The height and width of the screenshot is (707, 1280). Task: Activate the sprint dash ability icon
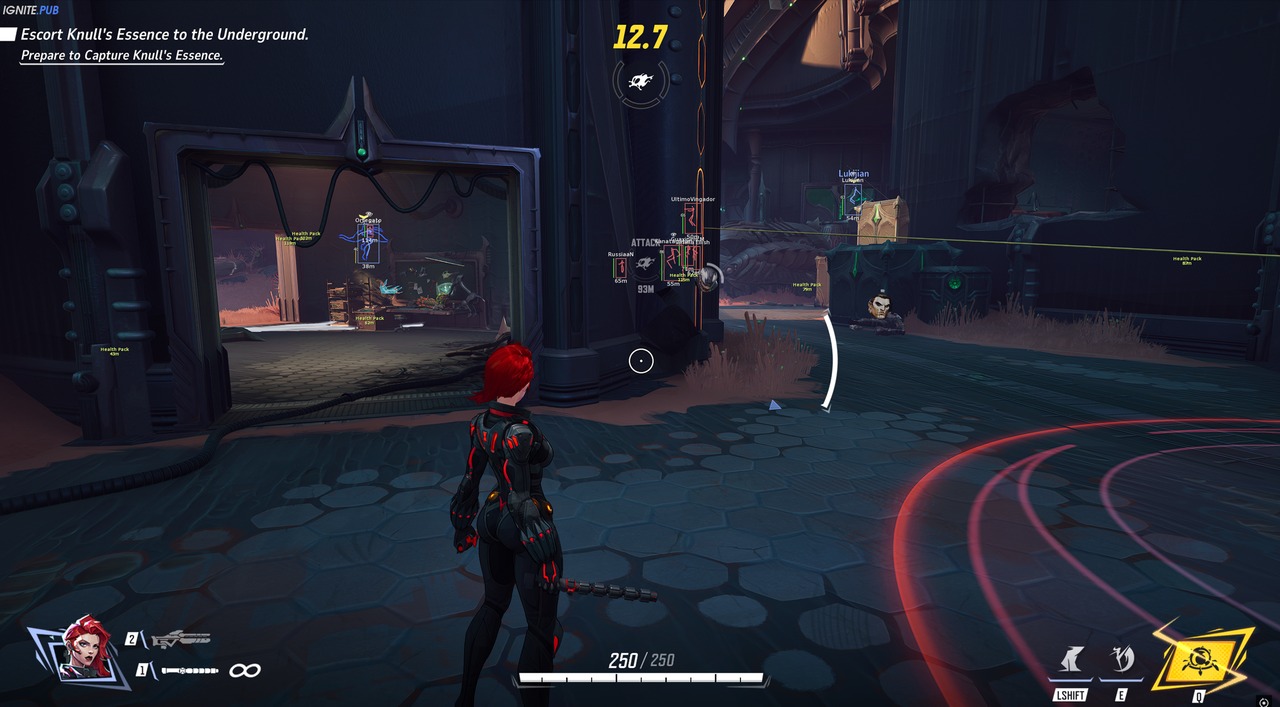pos(1069,660)
